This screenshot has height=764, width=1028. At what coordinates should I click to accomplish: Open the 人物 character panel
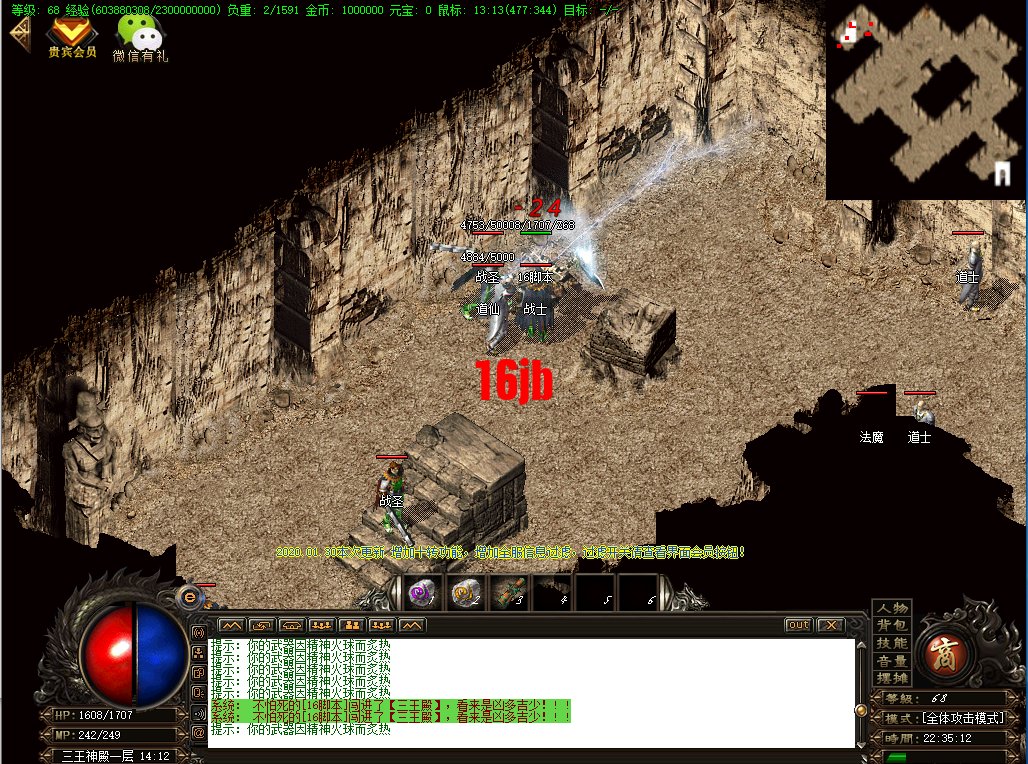click(x=892, y=608)
